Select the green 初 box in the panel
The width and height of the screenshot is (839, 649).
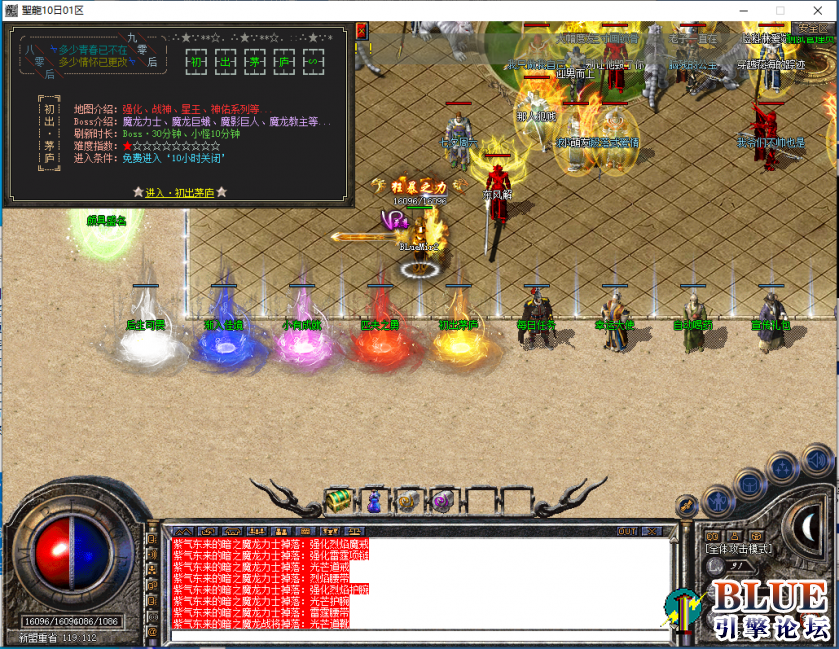click(x=197, y=61)
